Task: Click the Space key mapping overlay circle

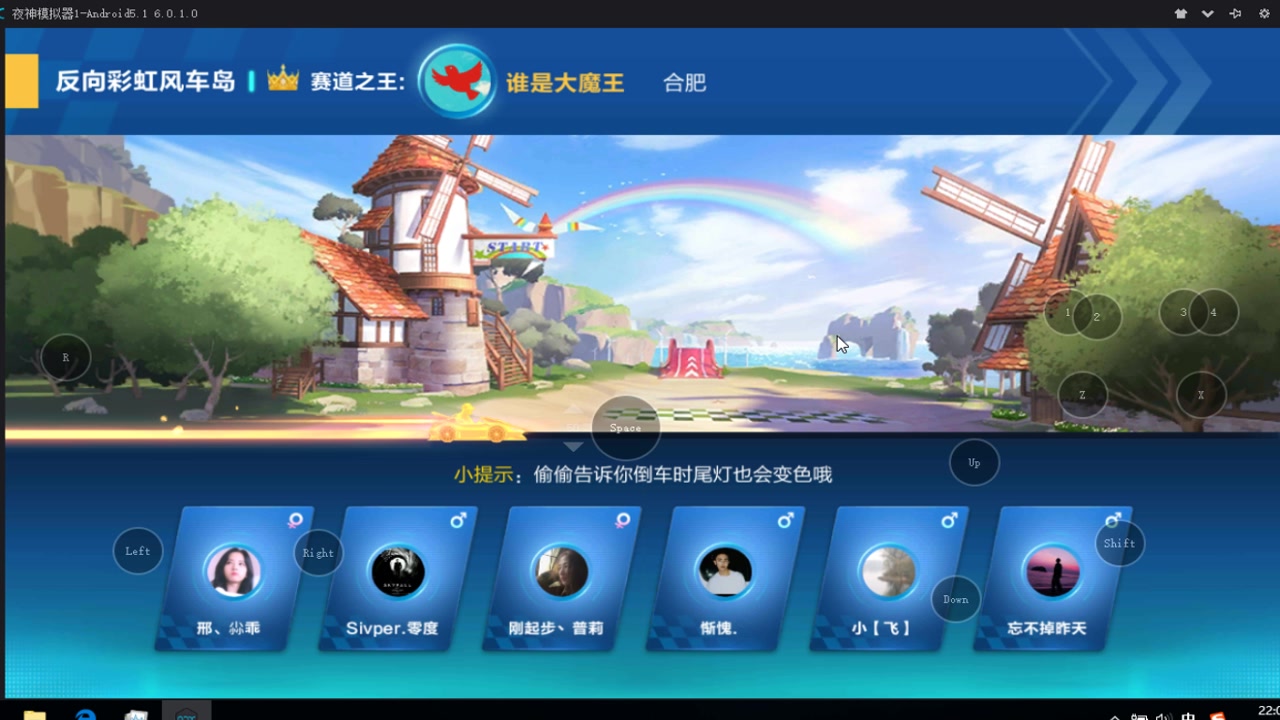Action: pyautogui.click(x=625, y=428)
